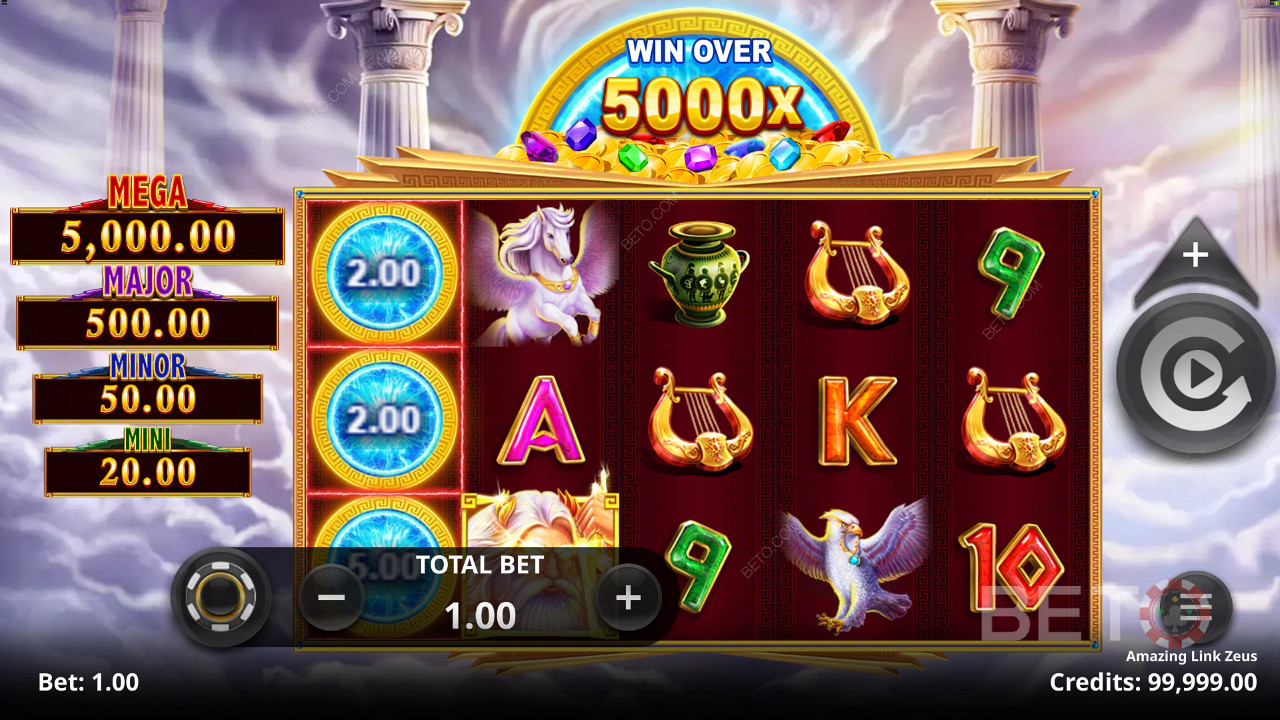
Task: Expand options with the plus arrow above spin
Action: 1196,256
